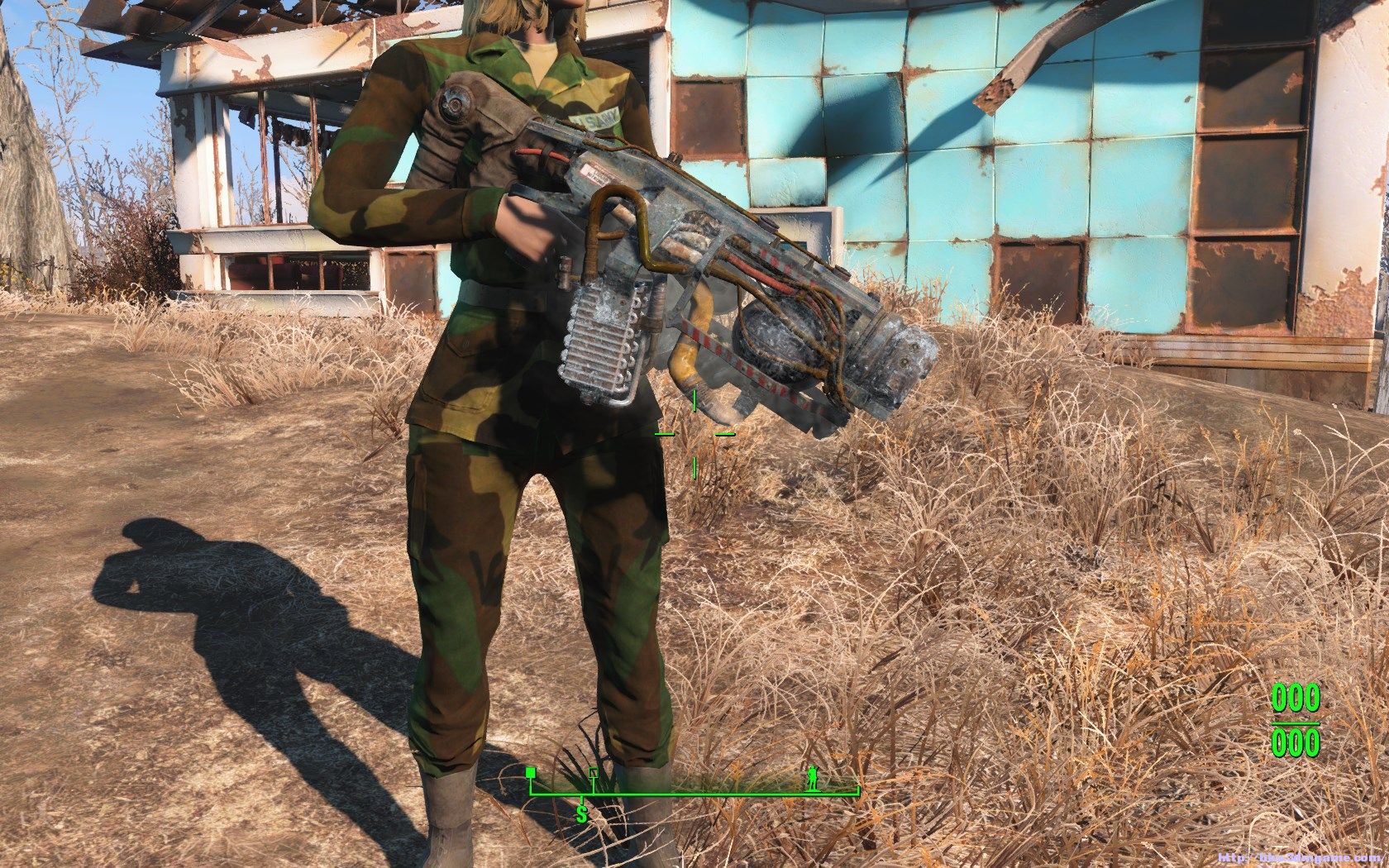Click the left tick segment of the crosshair
Screen dimensions: 1389x868
click(666, 433)
